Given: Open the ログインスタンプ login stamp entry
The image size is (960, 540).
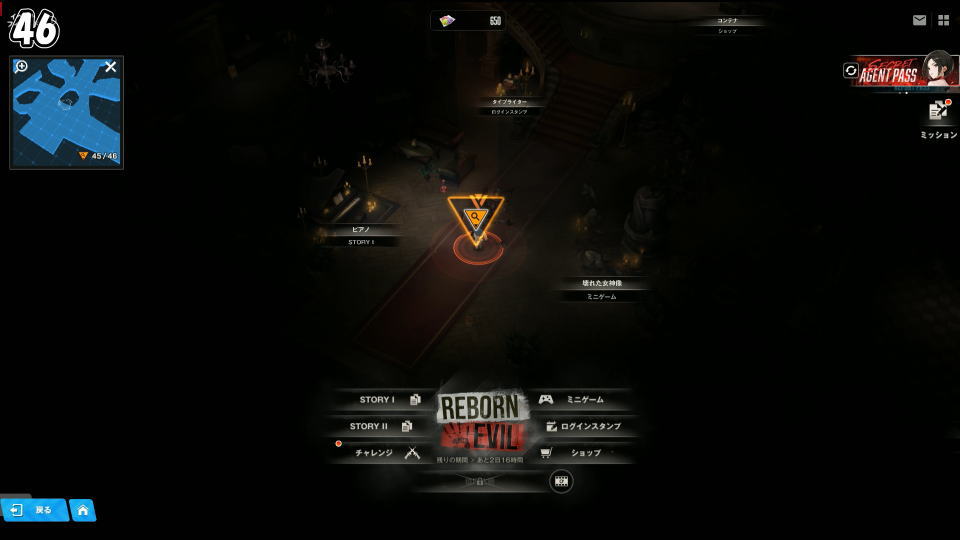Looking at the screenshot, I should tap(585, 426).
